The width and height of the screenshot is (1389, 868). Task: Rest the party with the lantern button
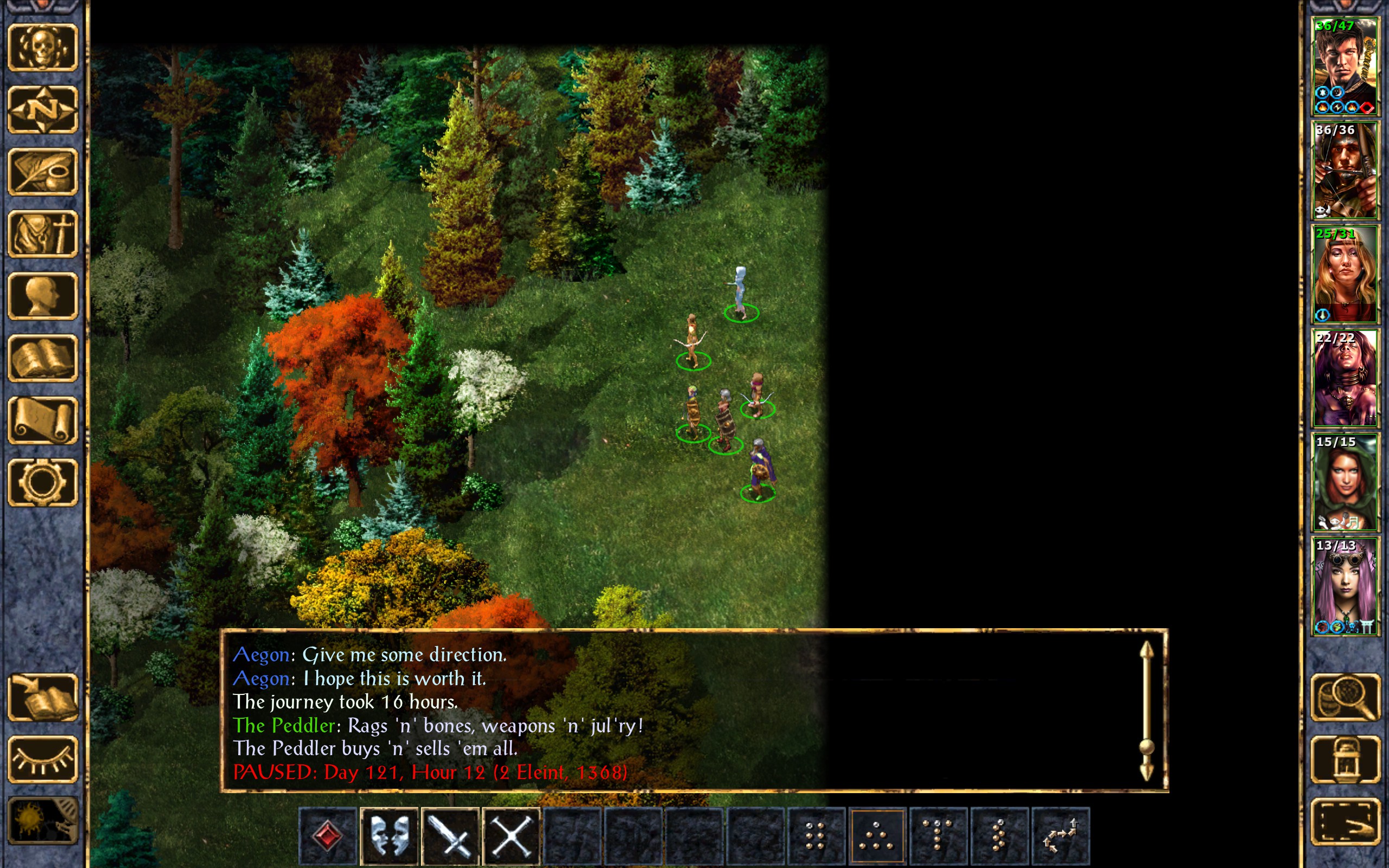coord(1346,759)
